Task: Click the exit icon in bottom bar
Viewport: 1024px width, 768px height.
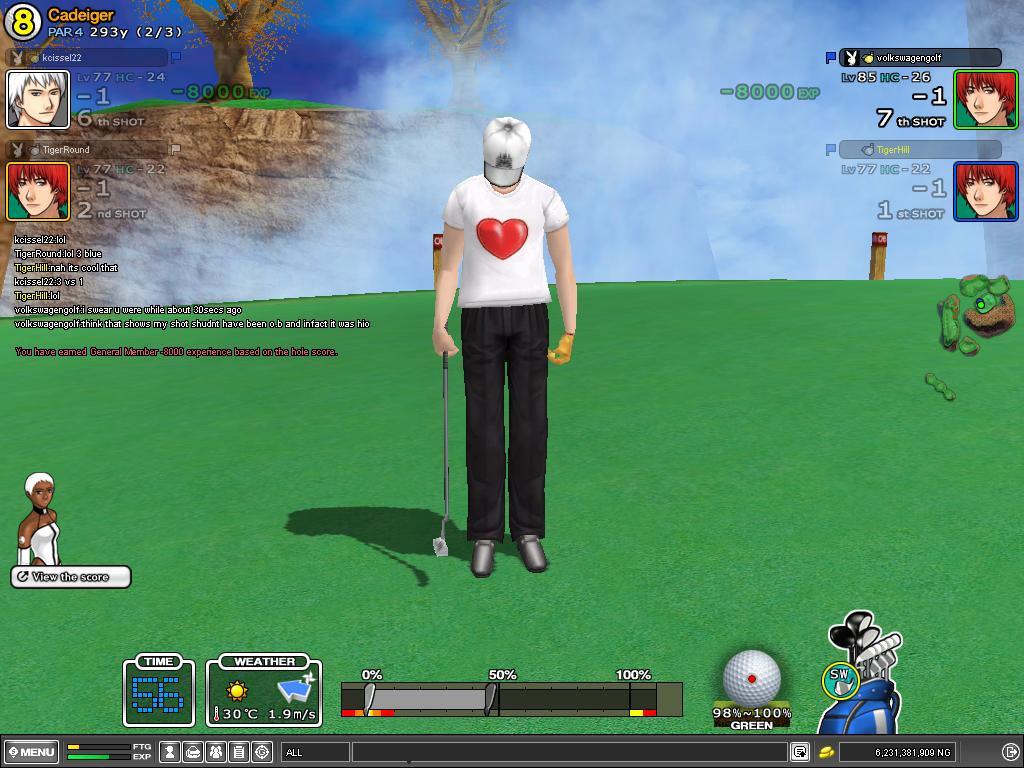Action: coord(1010,752)
